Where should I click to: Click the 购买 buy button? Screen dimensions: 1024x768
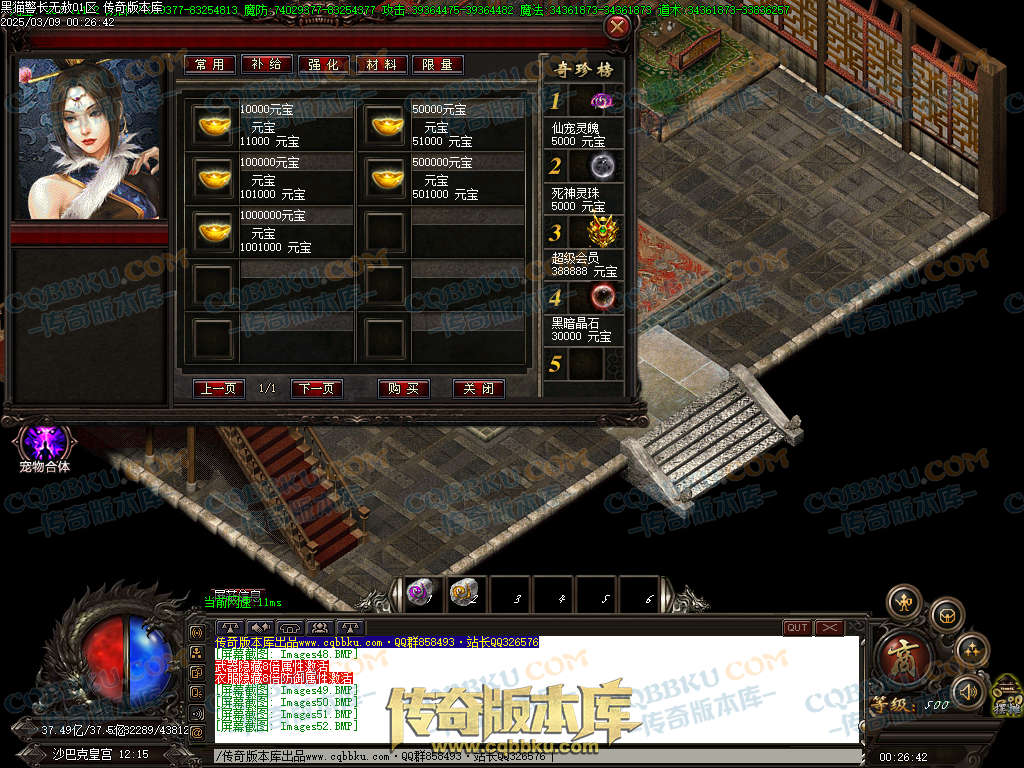point(404,389)
